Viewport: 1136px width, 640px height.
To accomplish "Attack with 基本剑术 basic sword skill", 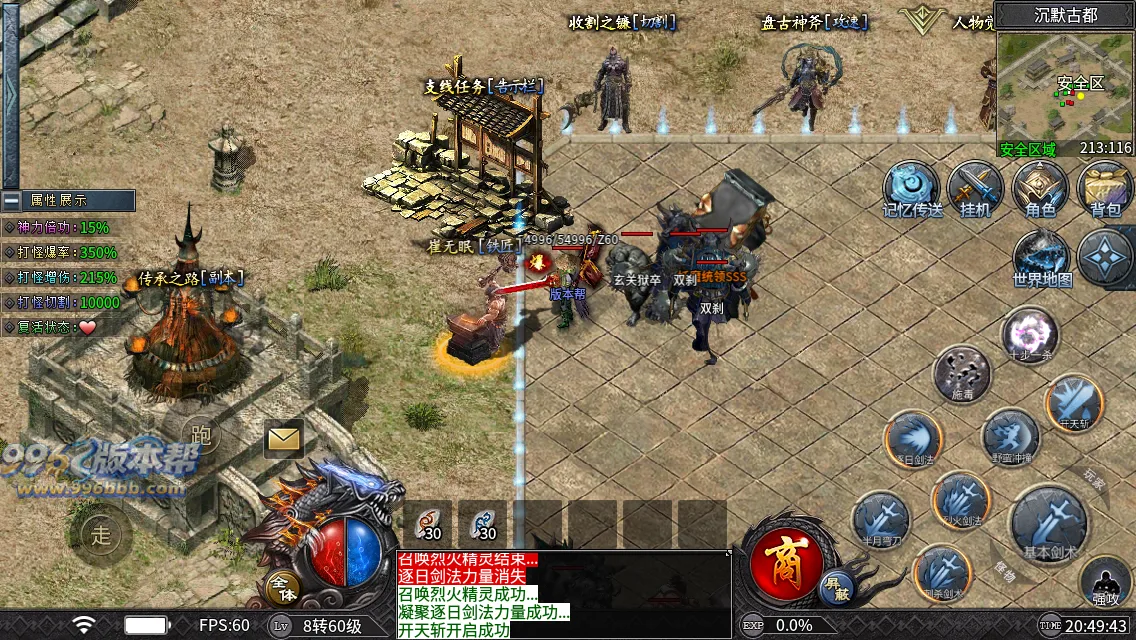I will tap(1050, 522).
